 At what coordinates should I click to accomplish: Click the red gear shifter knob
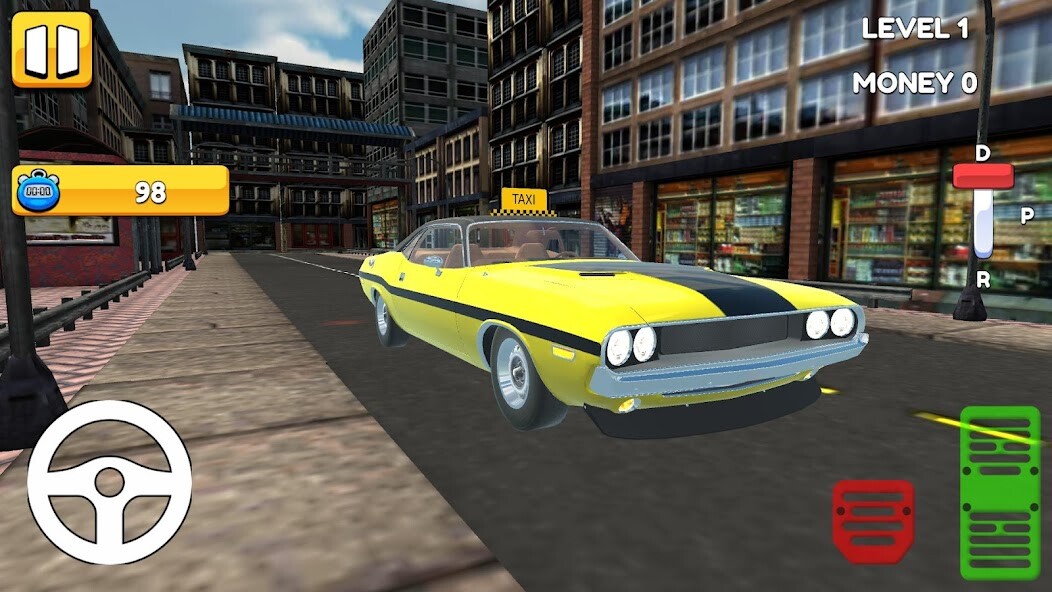983,177
